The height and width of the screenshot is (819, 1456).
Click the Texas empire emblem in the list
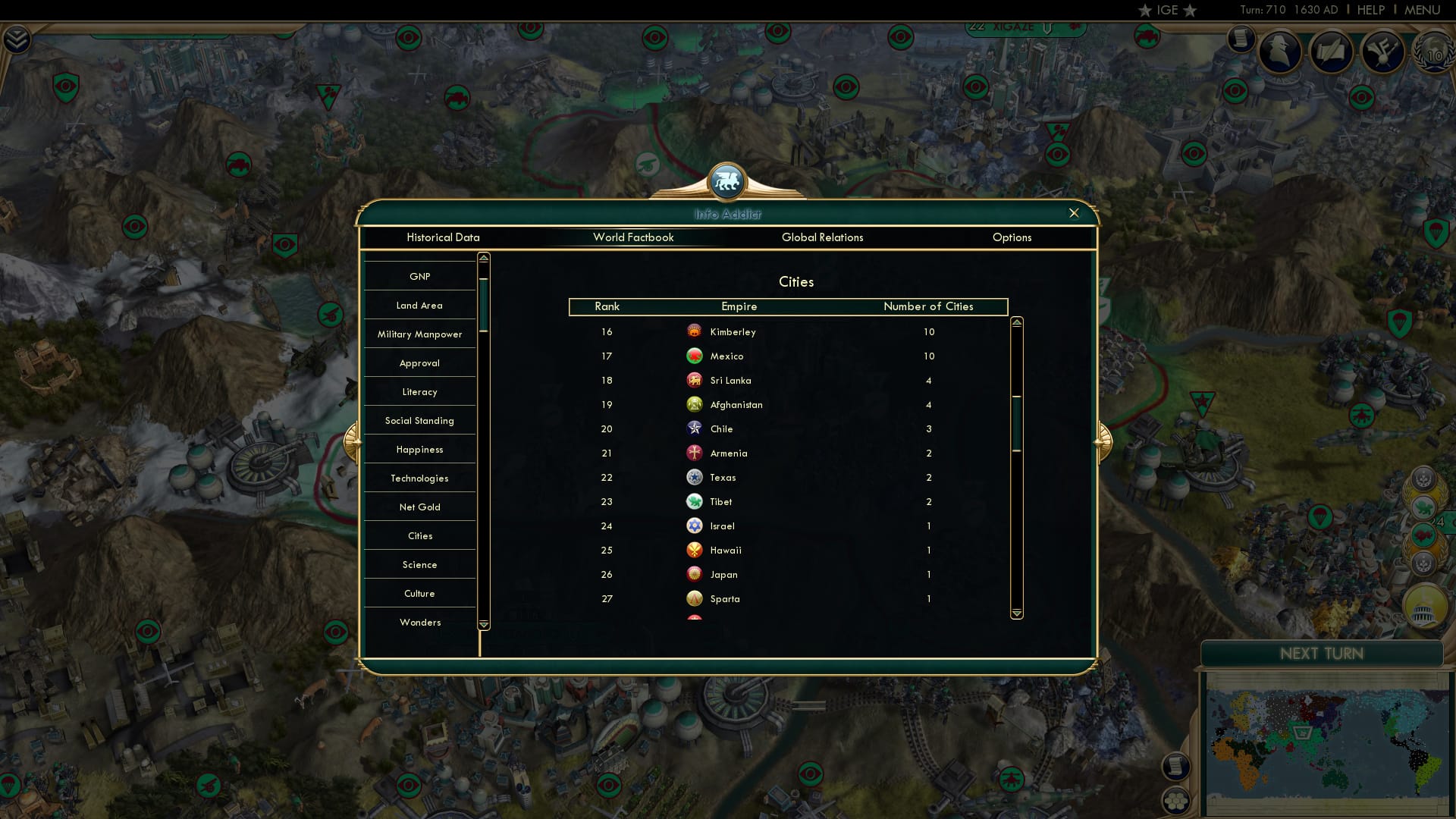coord(695,477)
